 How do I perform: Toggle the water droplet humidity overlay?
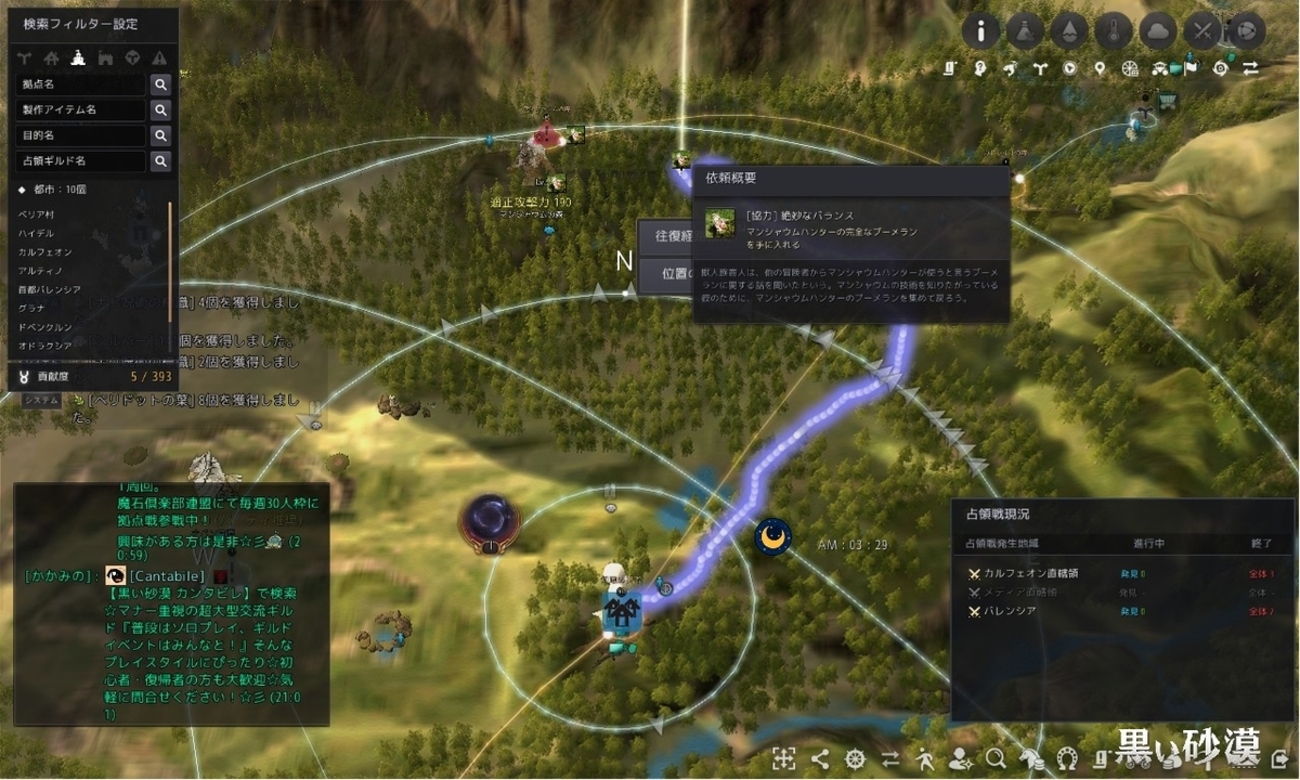pyautogui.click(x=1069, y=31)
